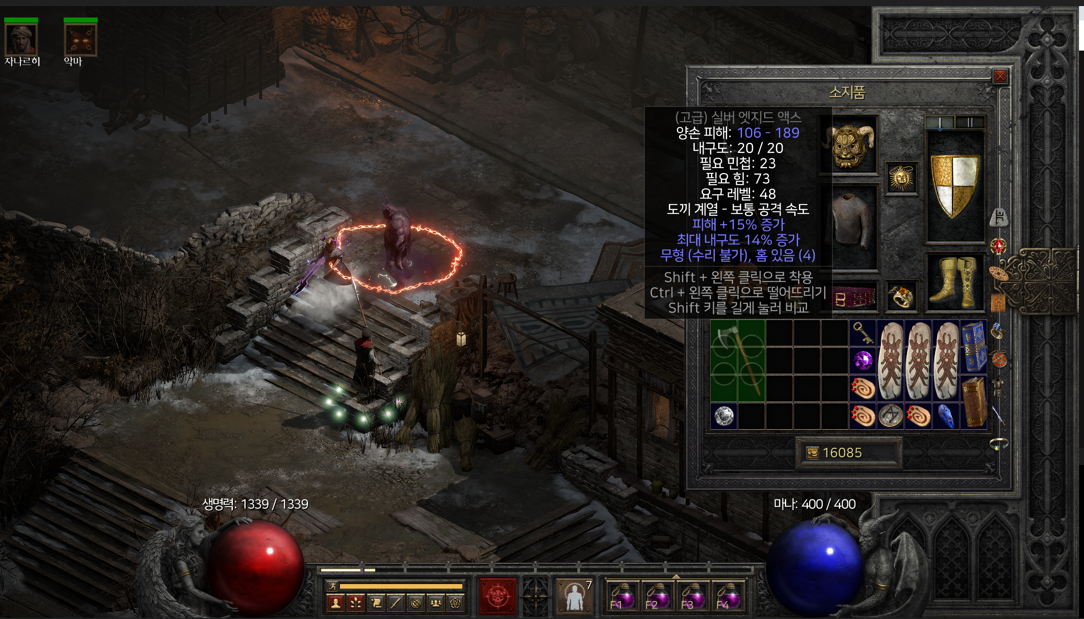Switch to weapon set II tab
Screen dimensions: 1084x619
[x=969, y=122]
